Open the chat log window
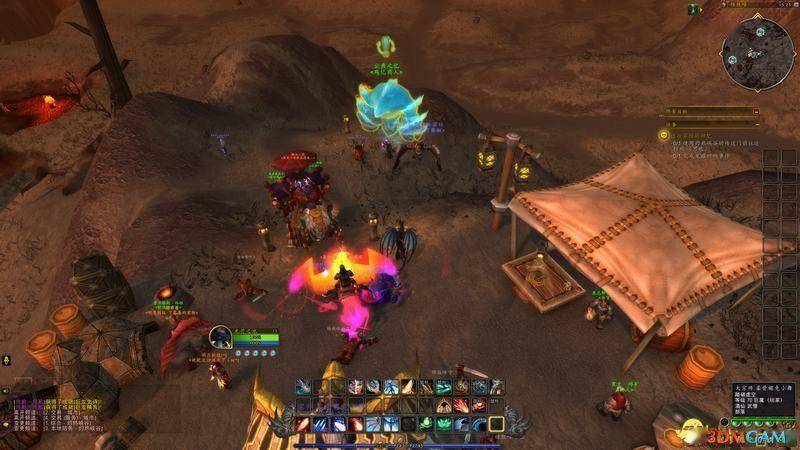 click(60, 415)
